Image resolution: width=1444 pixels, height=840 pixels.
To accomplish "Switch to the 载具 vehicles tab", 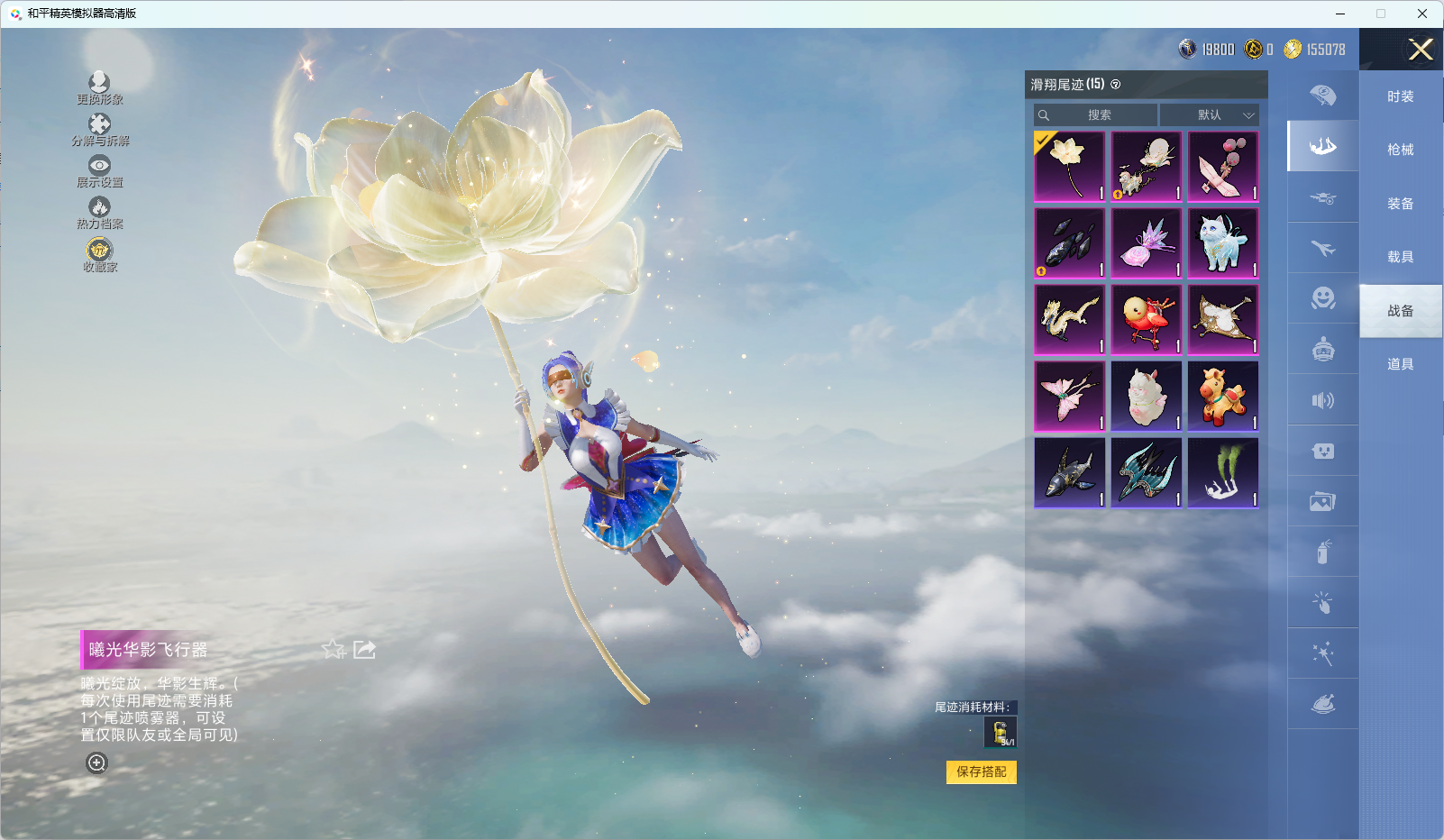I will (x=1400, y=257).
